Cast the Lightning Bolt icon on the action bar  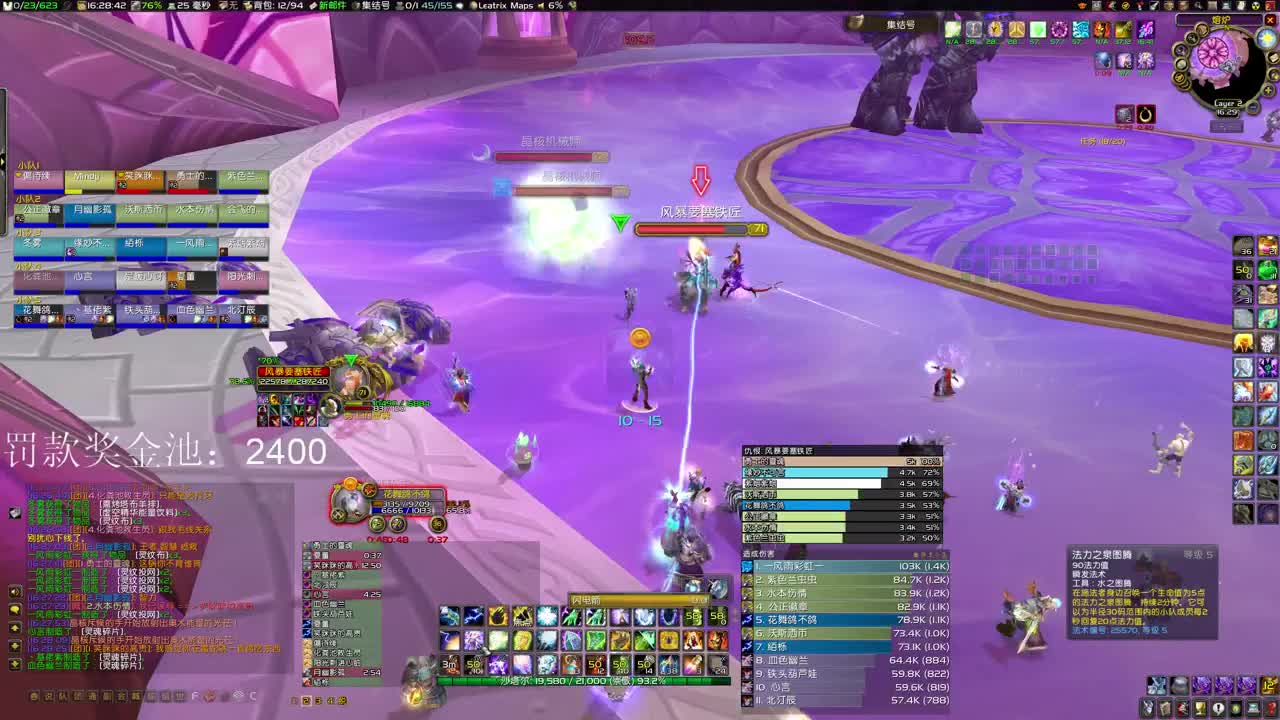tap(471, 616)
